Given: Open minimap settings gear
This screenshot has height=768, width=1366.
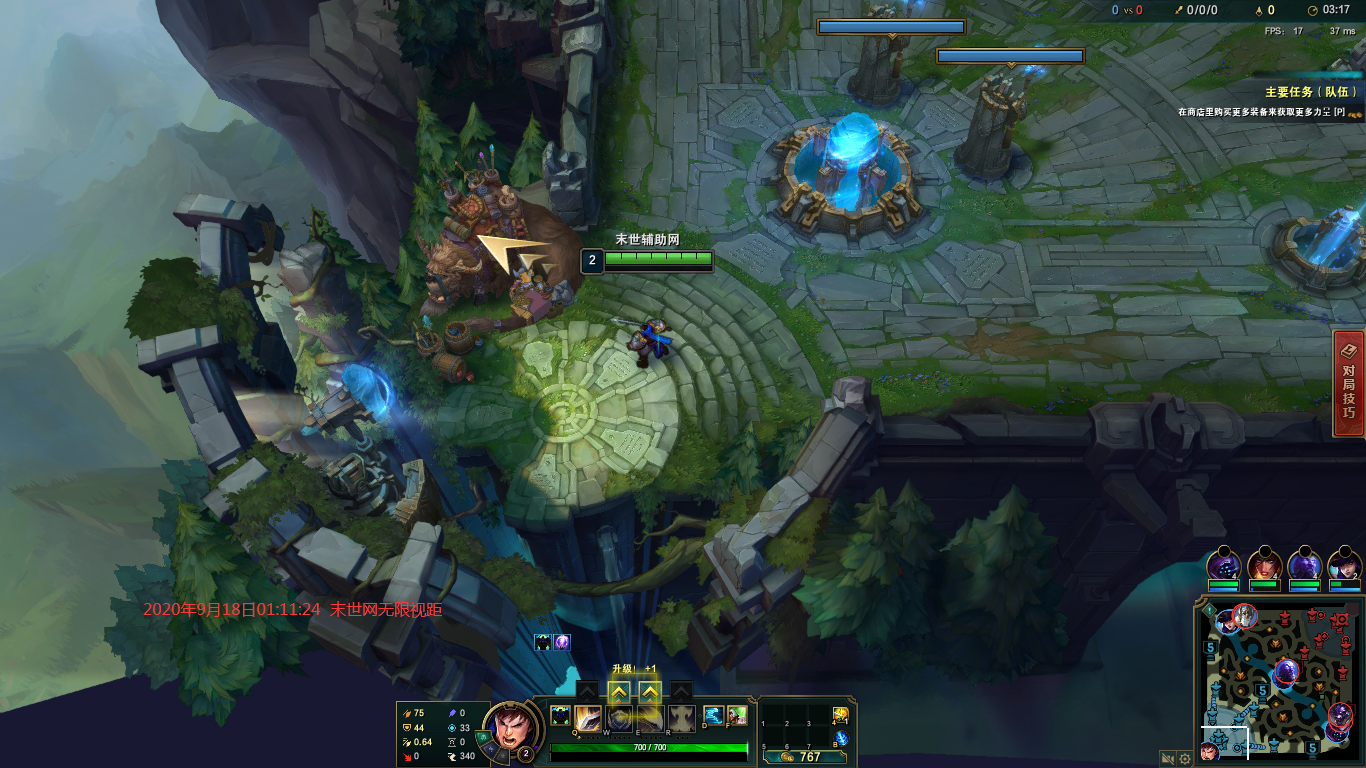Looking at the screenshot, I should click(1185, 759).
